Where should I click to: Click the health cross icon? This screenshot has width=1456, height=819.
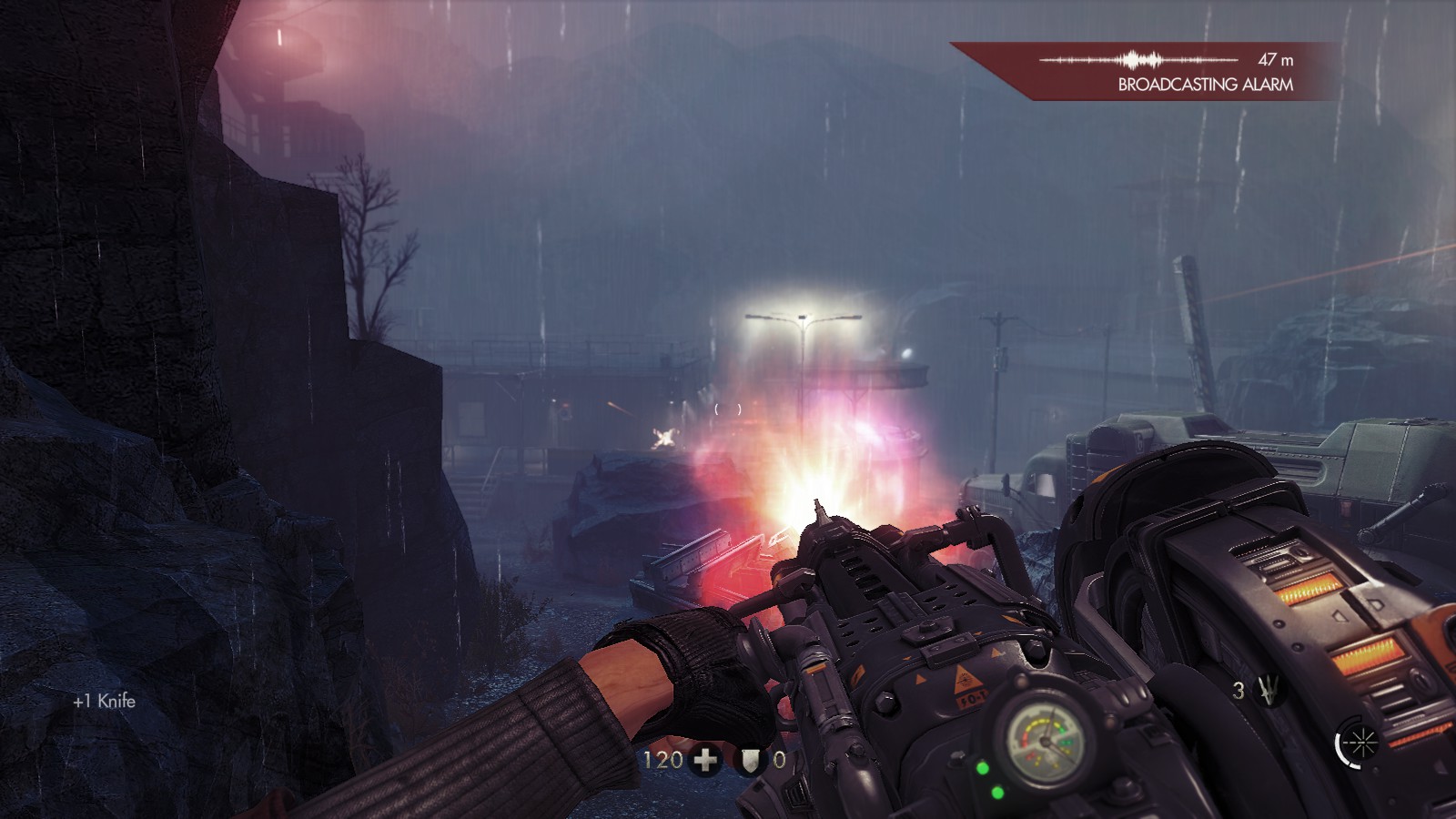pos(706,760)
